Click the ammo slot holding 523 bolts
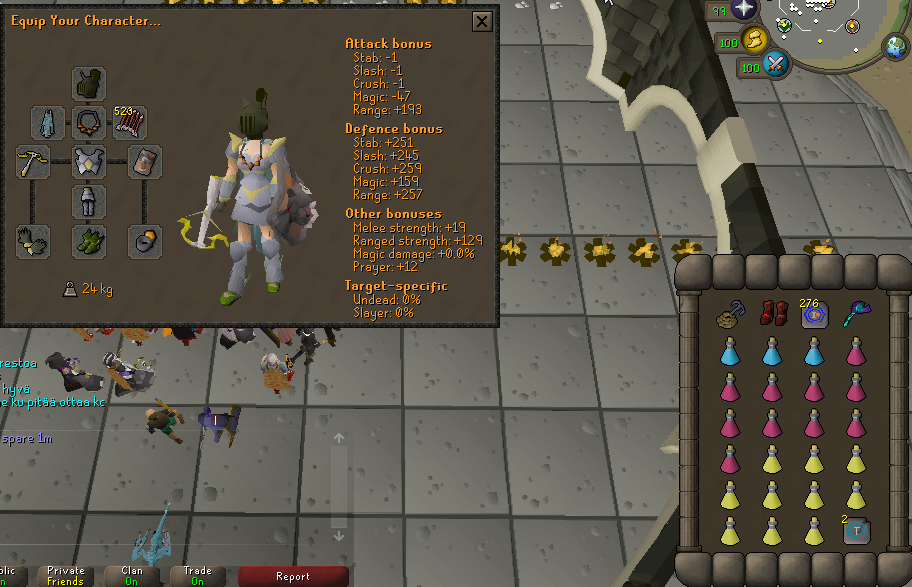 (x=130, y=123)
